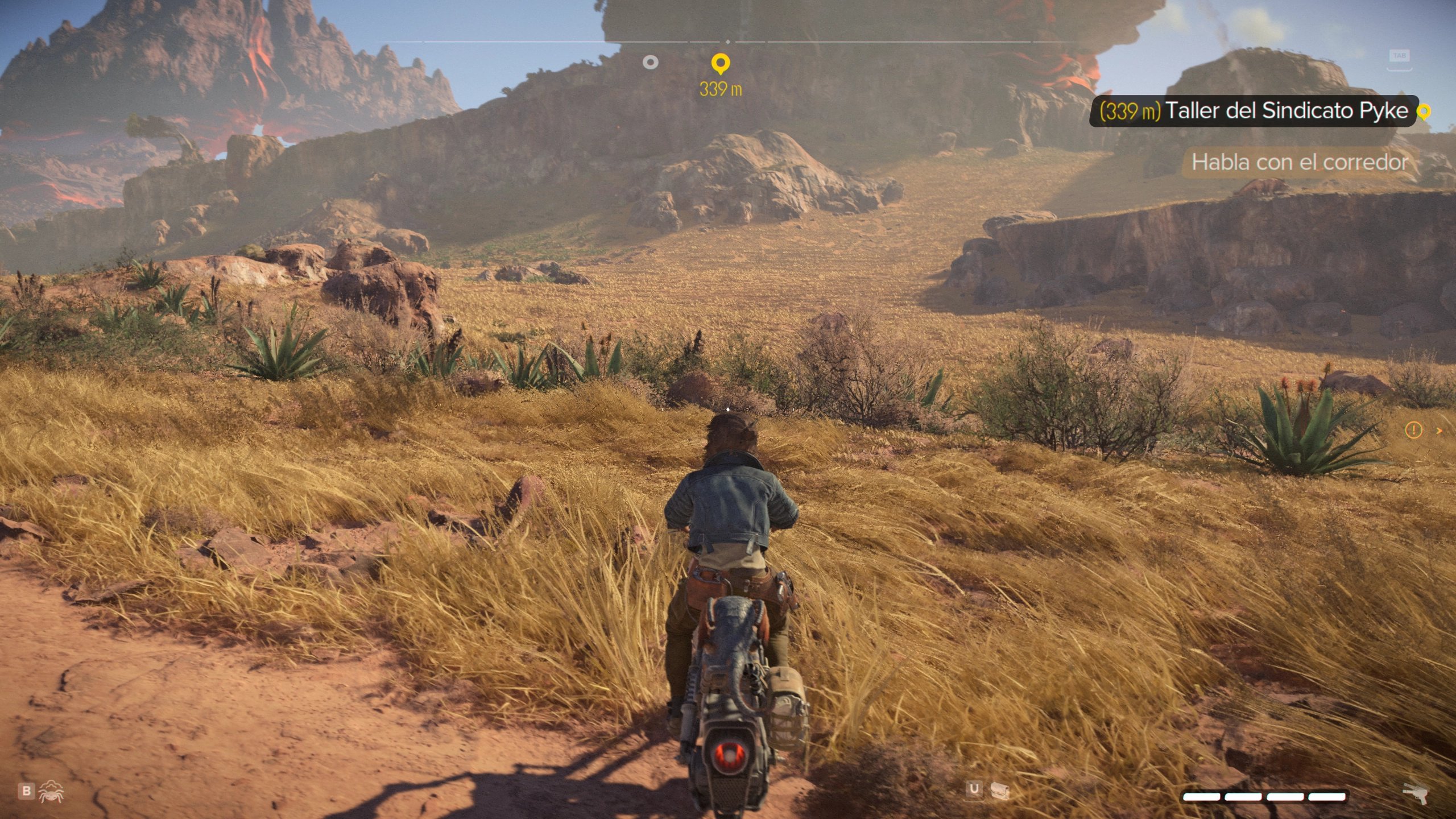
Task: Select the yellow waypoint marker on the compass
Action: [x=721, y=63]
